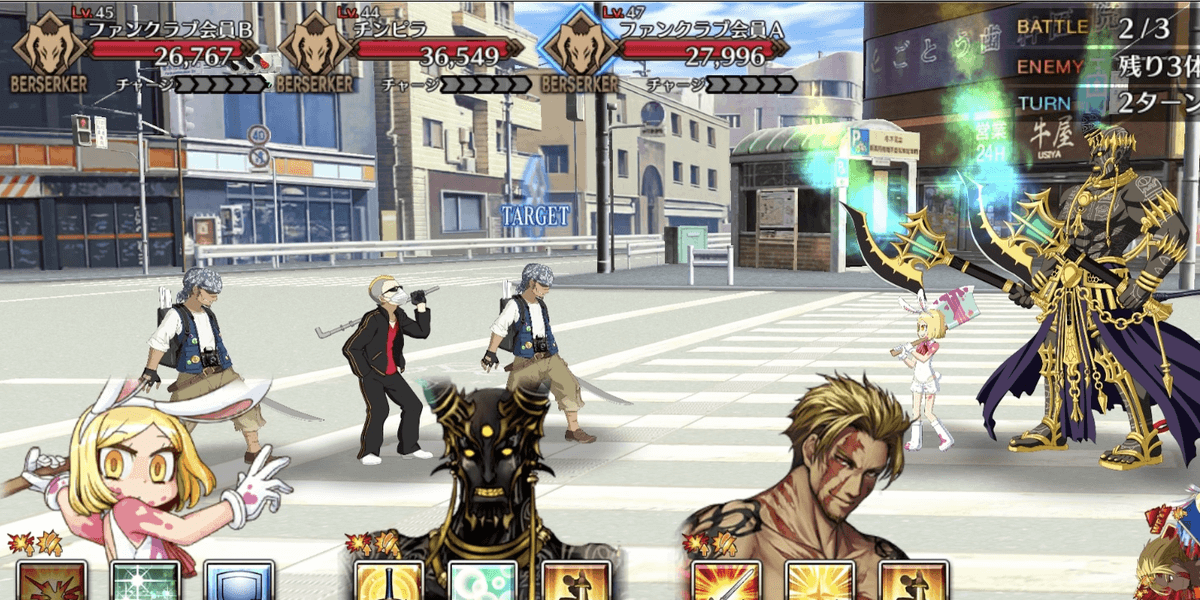Activate the golden starburst skill
Image resolution: width=1200 pixels, height=600 pixels.
[x=819, y=583]
